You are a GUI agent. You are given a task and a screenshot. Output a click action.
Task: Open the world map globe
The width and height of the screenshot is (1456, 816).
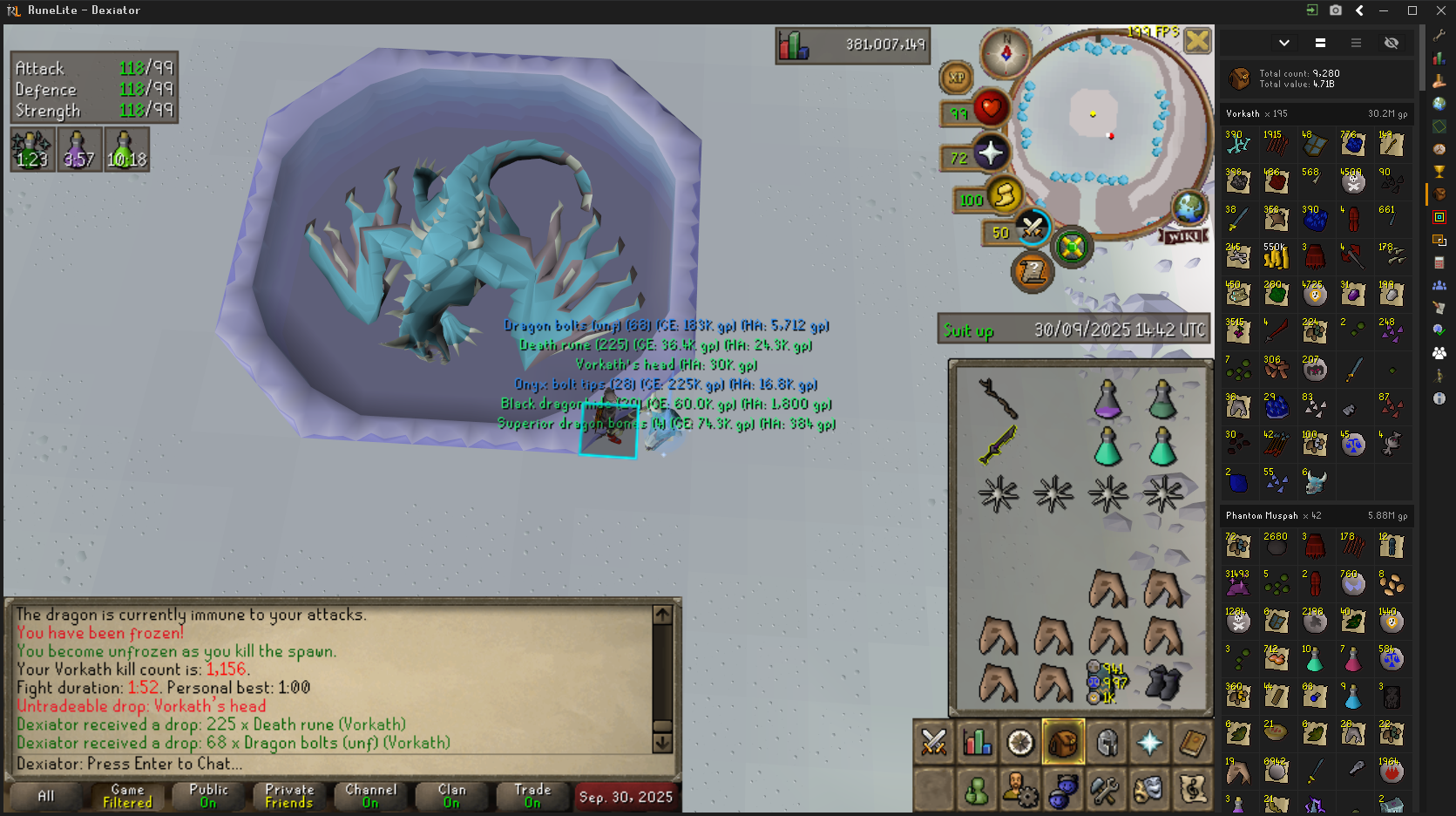click(1189, 207)
